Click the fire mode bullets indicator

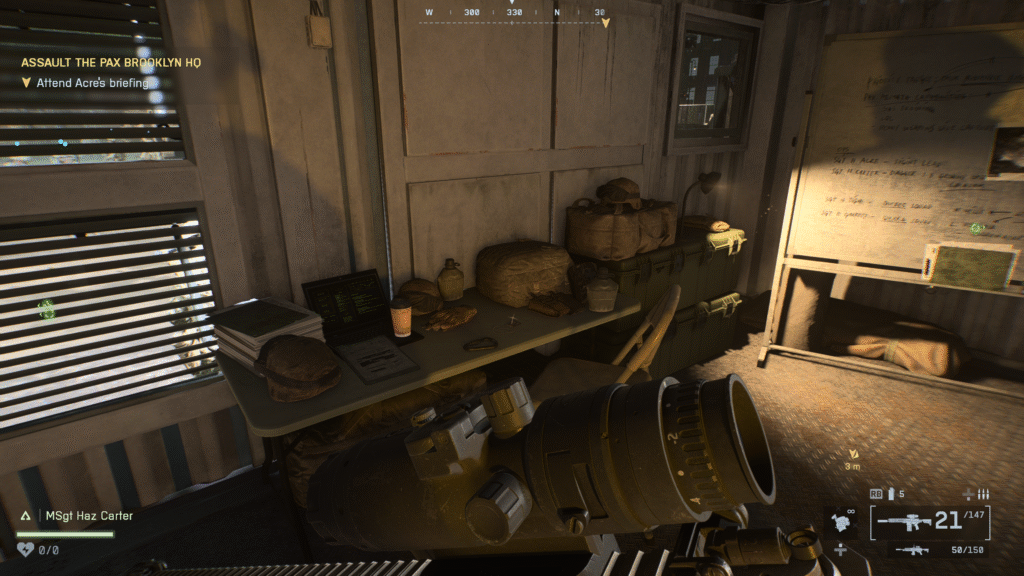coord(983,494)
